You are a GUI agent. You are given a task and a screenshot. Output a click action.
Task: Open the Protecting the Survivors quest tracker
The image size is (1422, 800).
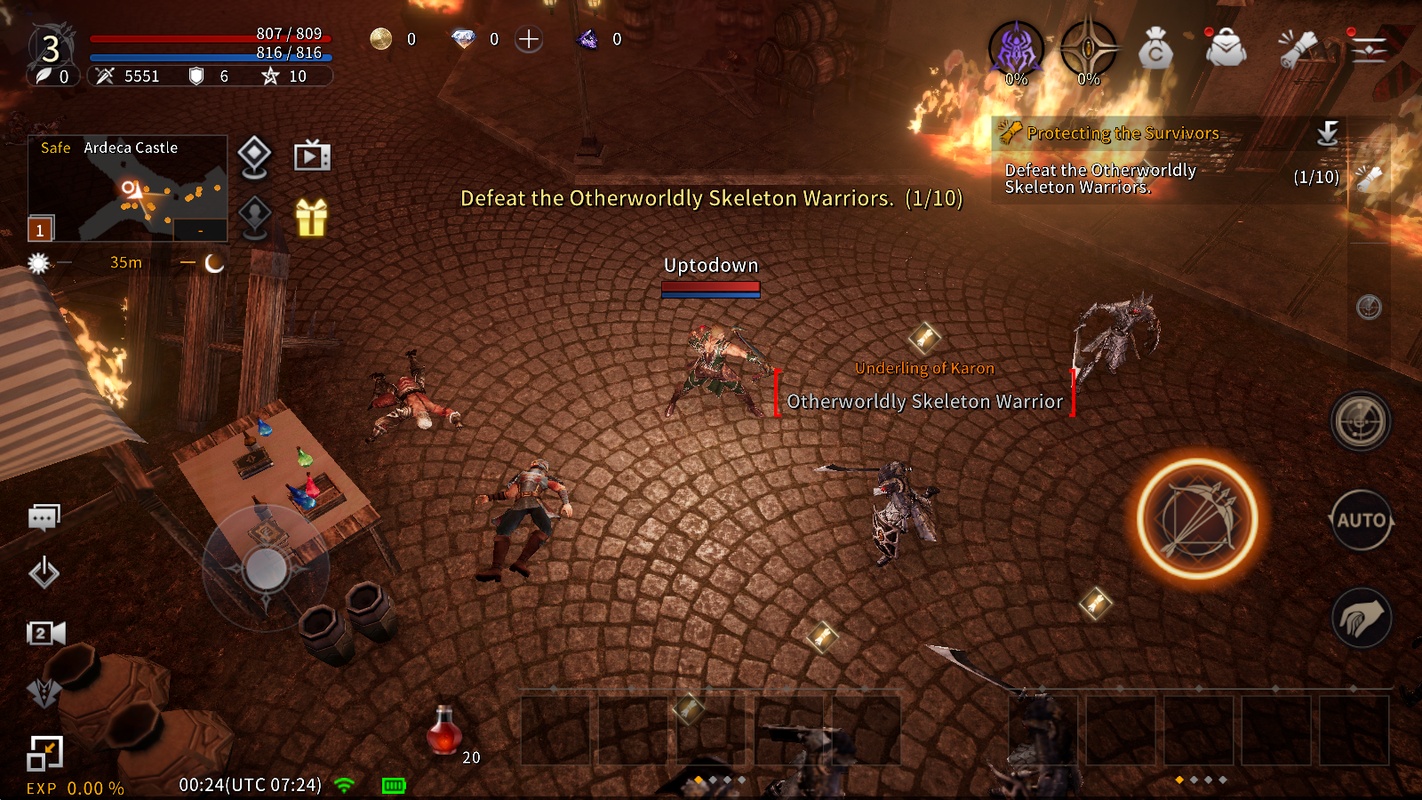pyautogui.click(x=1122, y=133)
